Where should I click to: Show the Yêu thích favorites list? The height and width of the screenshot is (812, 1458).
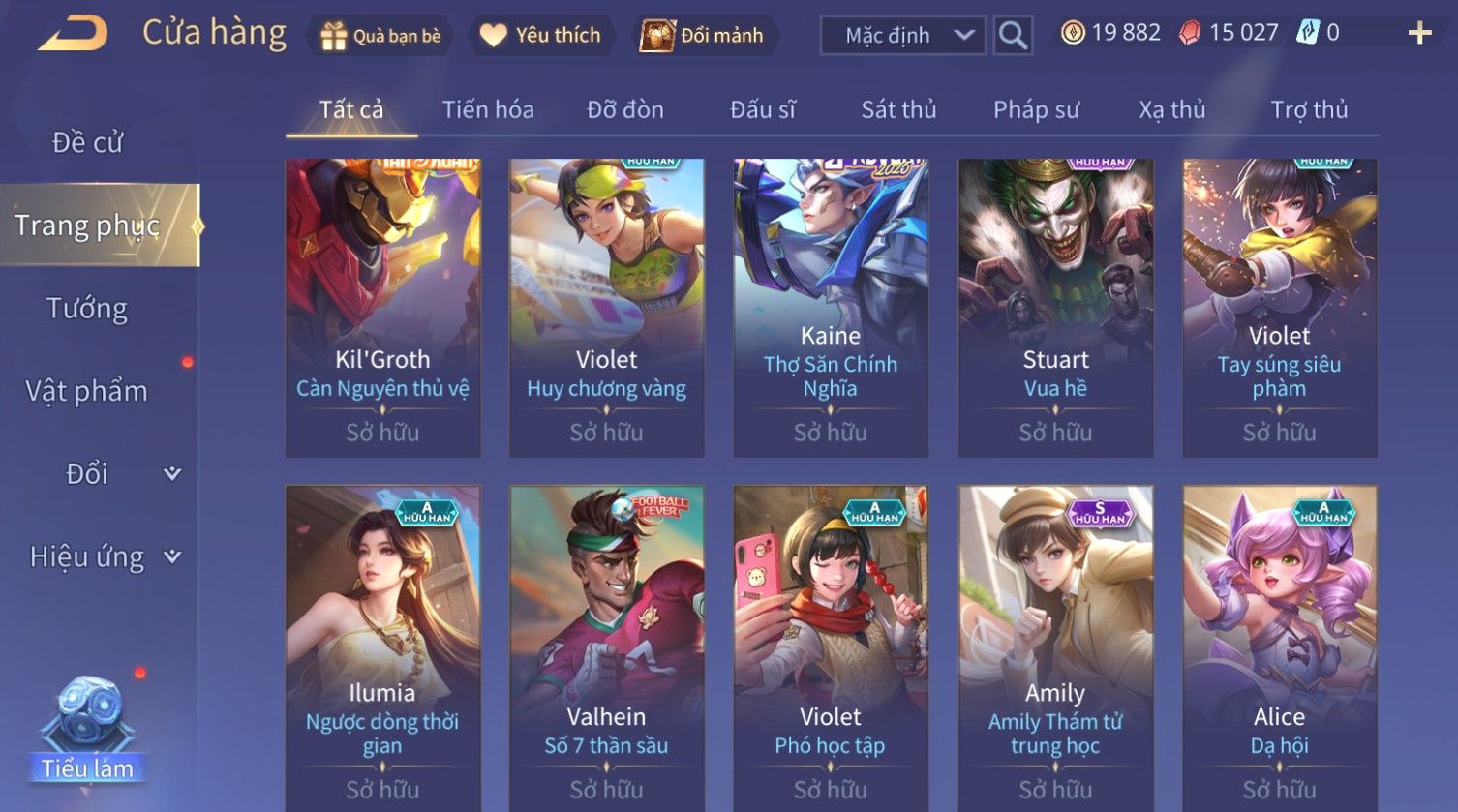pos(541,36)
